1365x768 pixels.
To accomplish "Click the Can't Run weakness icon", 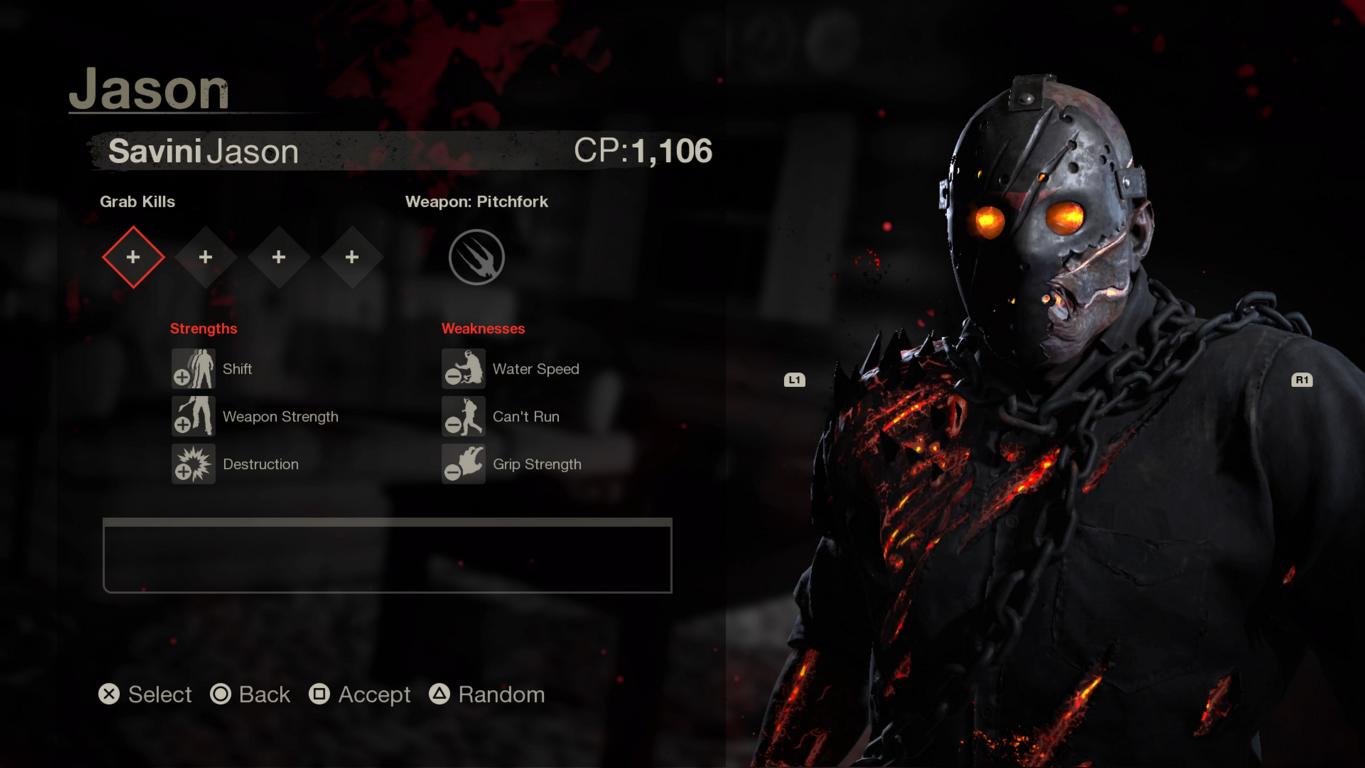I will [x=463, y=416].
